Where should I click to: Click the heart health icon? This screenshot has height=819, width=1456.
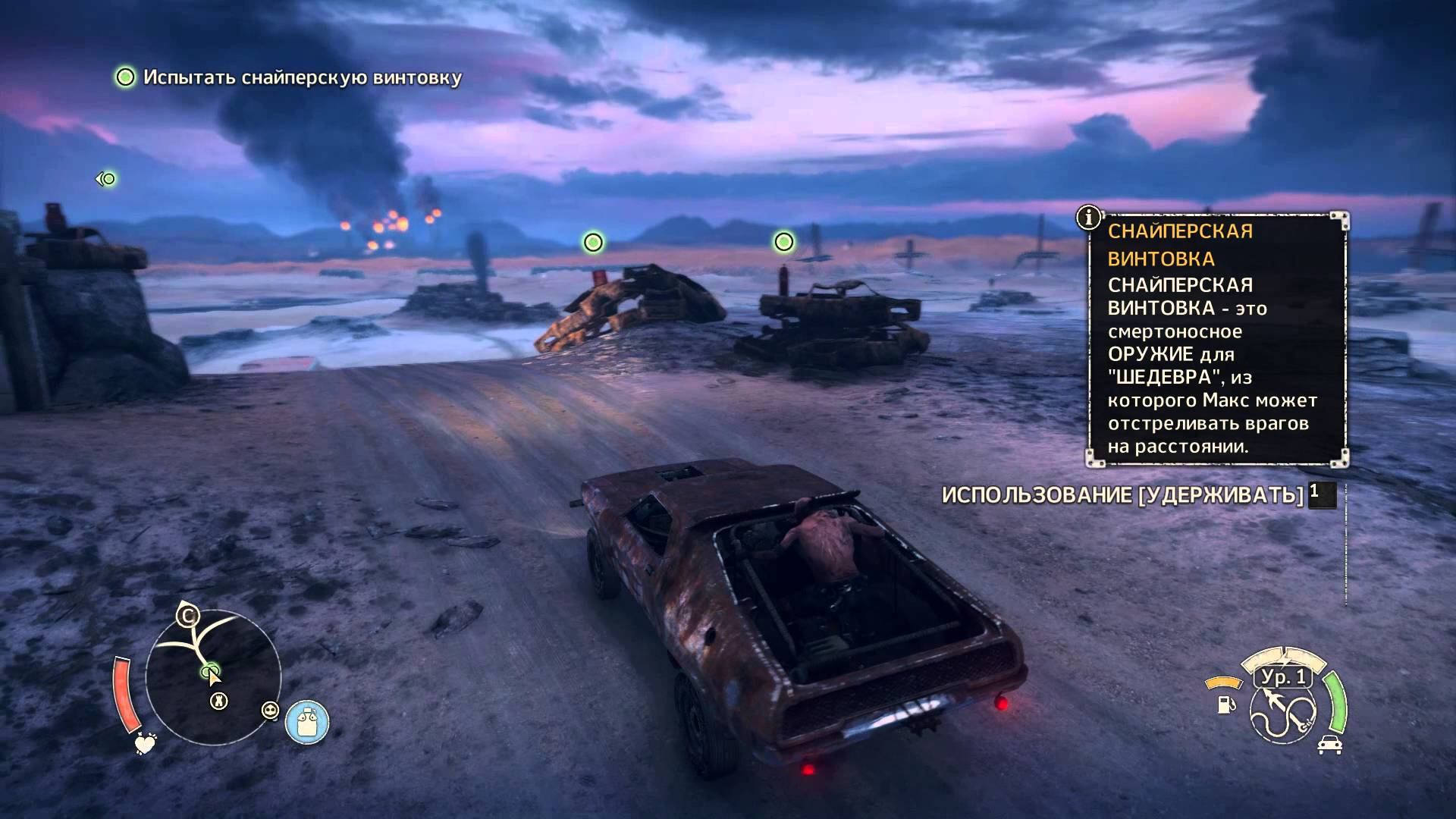[145, 744]
